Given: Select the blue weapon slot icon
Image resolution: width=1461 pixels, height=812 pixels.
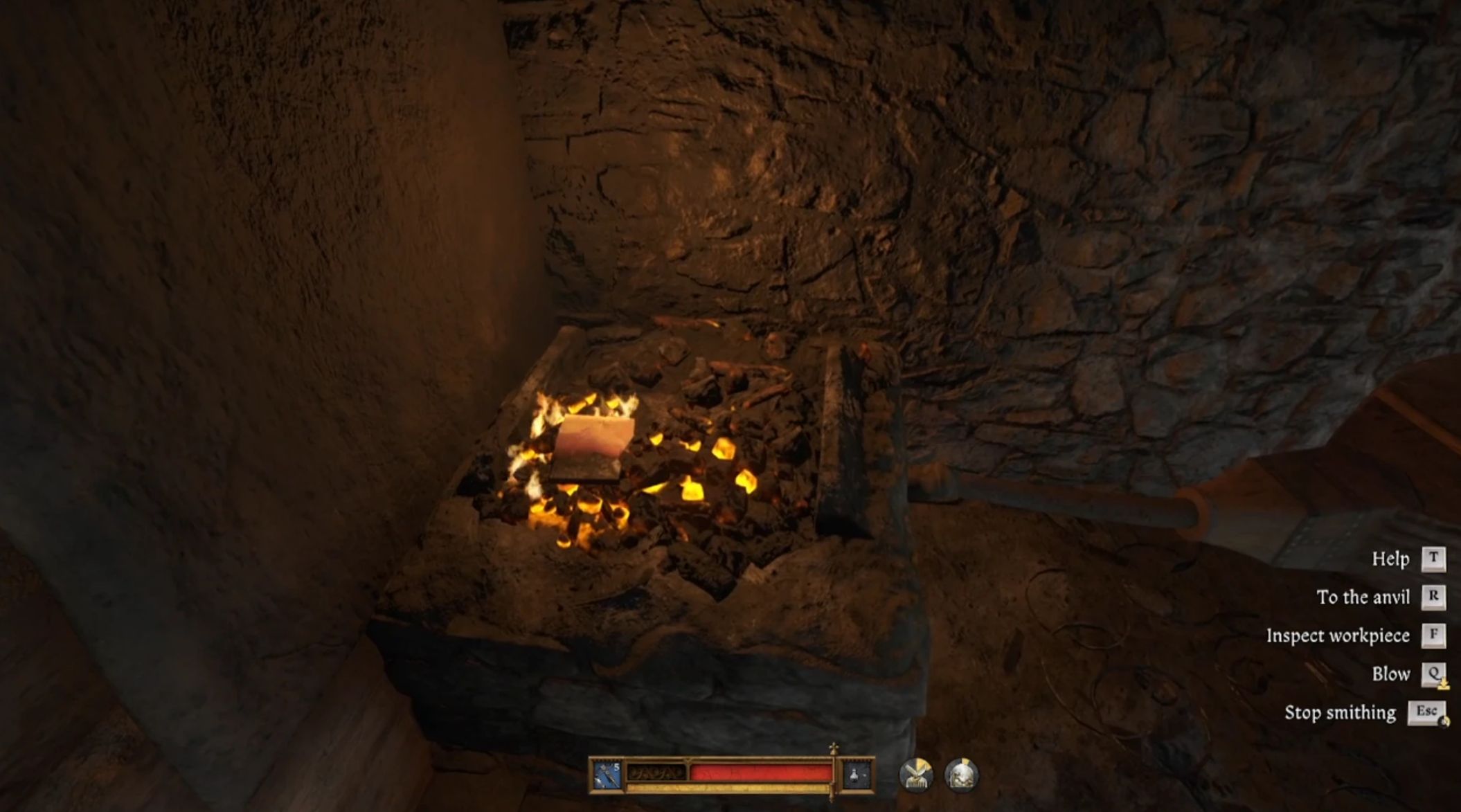Looking at the screenshot, I should coord(607,775).
